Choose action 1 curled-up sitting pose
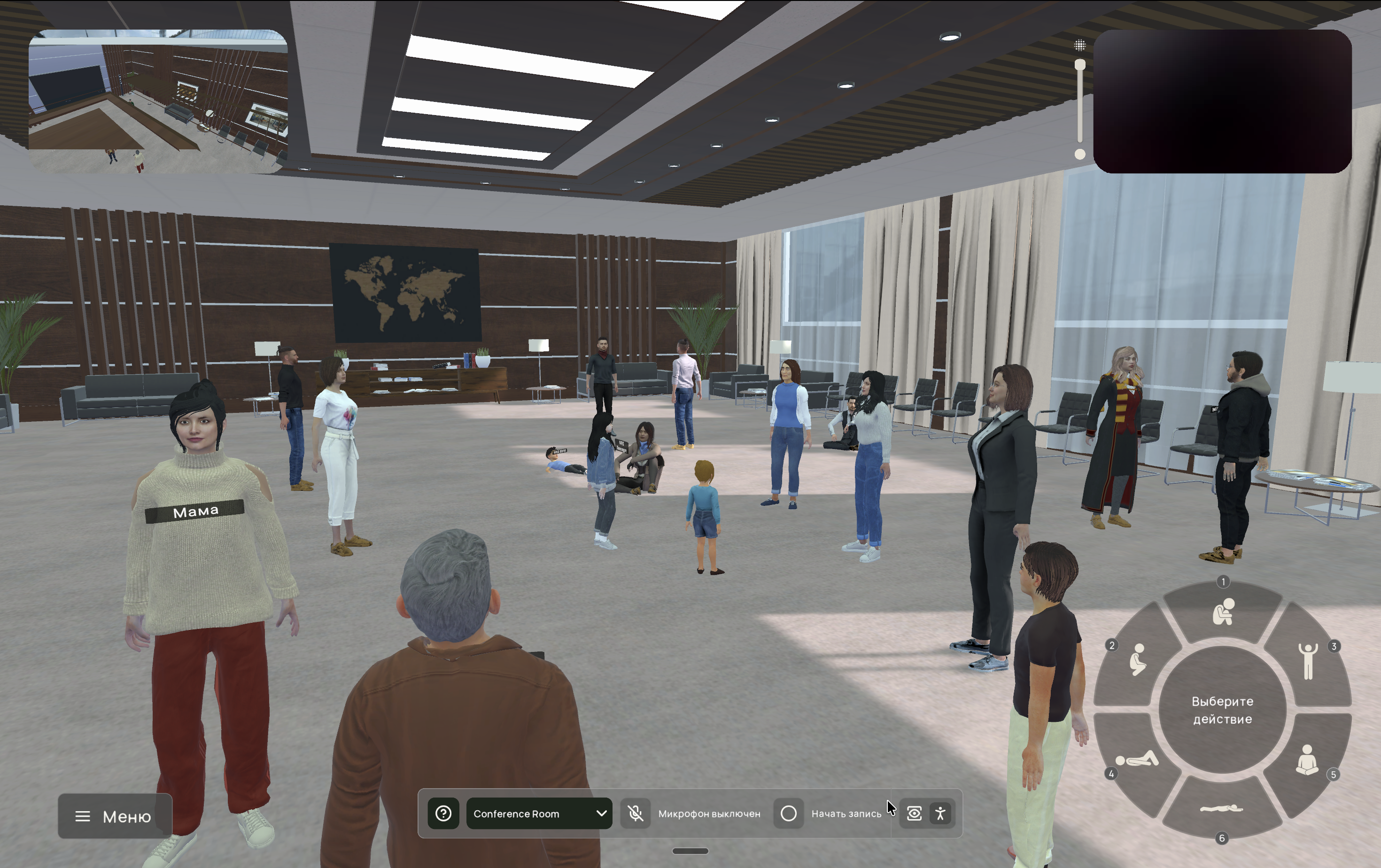1381x868 pixels. (1223, 612)
